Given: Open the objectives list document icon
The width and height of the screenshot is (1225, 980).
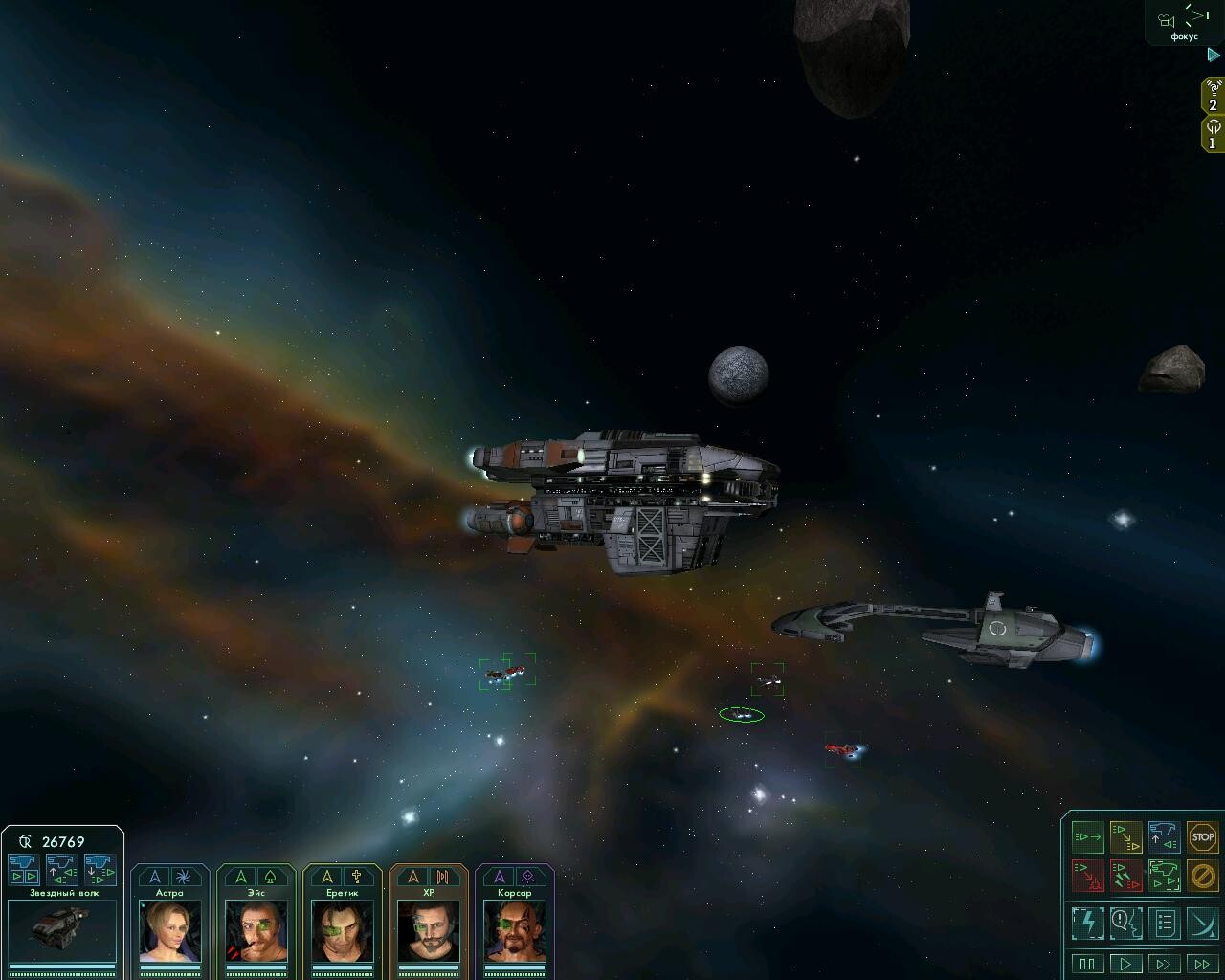Looking at the screenshot, I should point(1164,923).
